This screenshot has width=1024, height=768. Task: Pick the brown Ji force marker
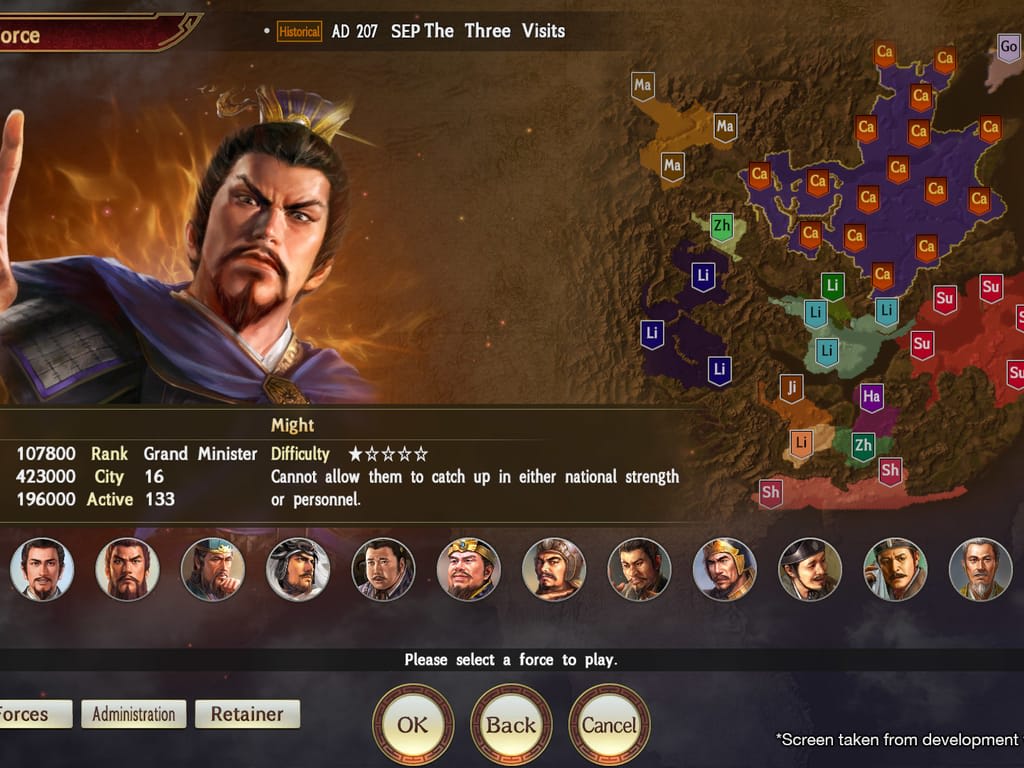tap(791, 387)
